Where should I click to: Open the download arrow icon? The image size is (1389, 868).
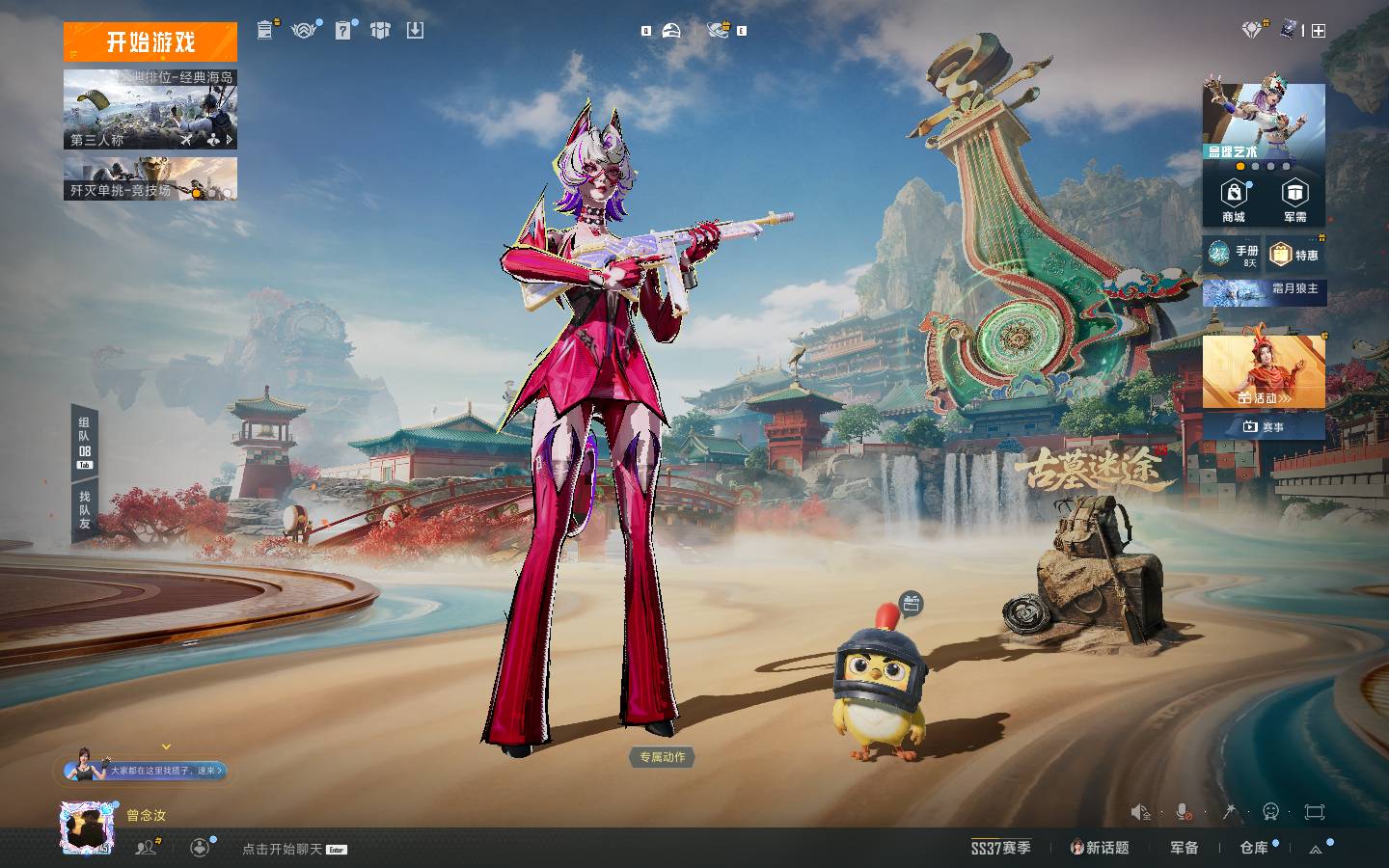pos(415,31)
